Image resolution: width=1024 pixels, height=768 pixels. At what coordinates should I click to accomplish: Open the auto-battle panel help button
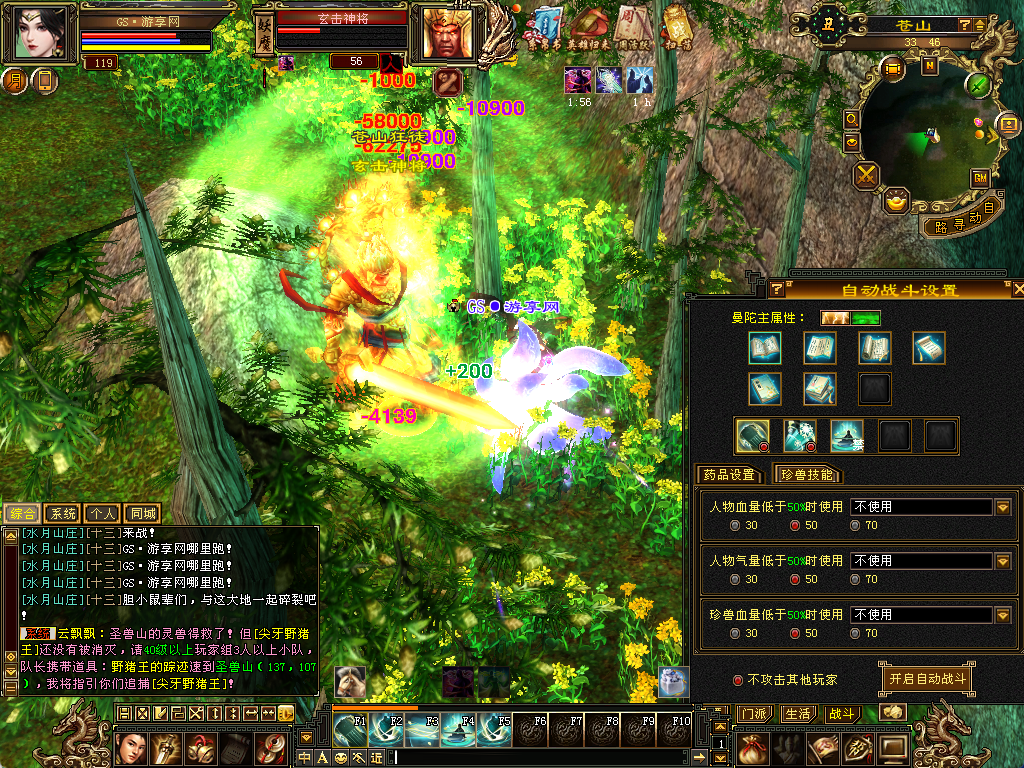776,290
